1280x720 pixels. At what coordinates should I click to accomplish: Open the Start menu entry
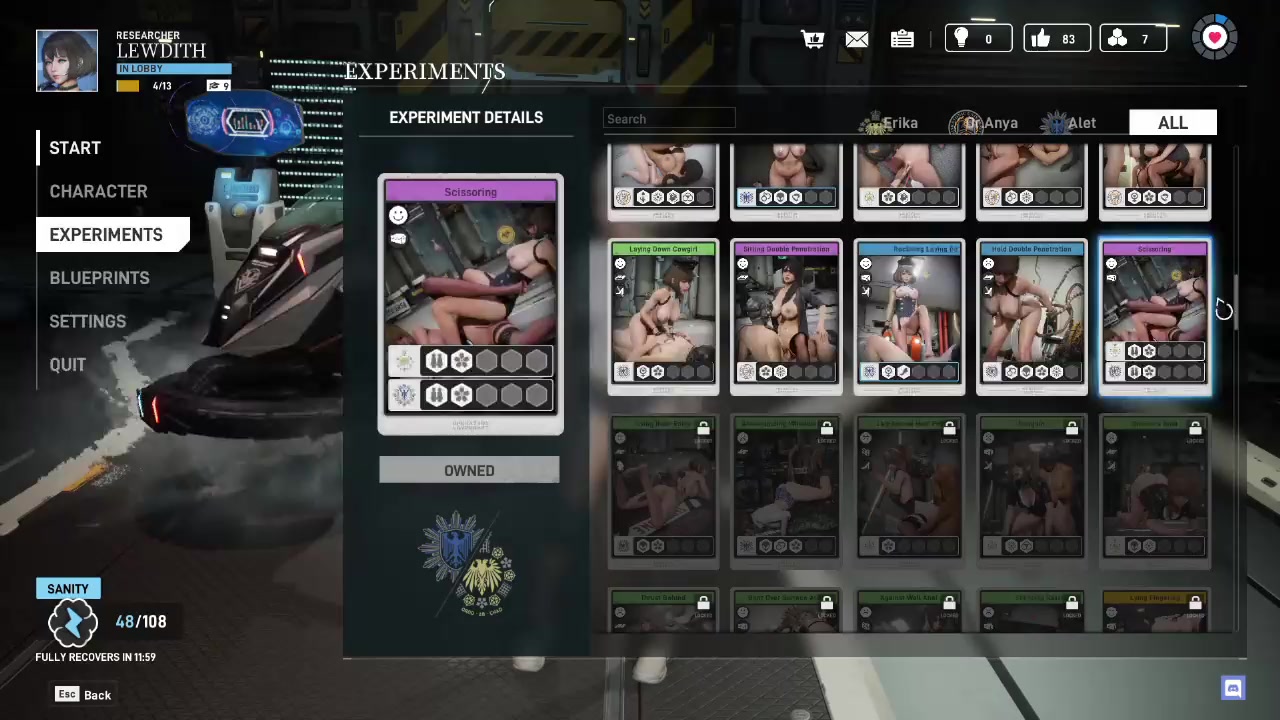coord(75,148)
